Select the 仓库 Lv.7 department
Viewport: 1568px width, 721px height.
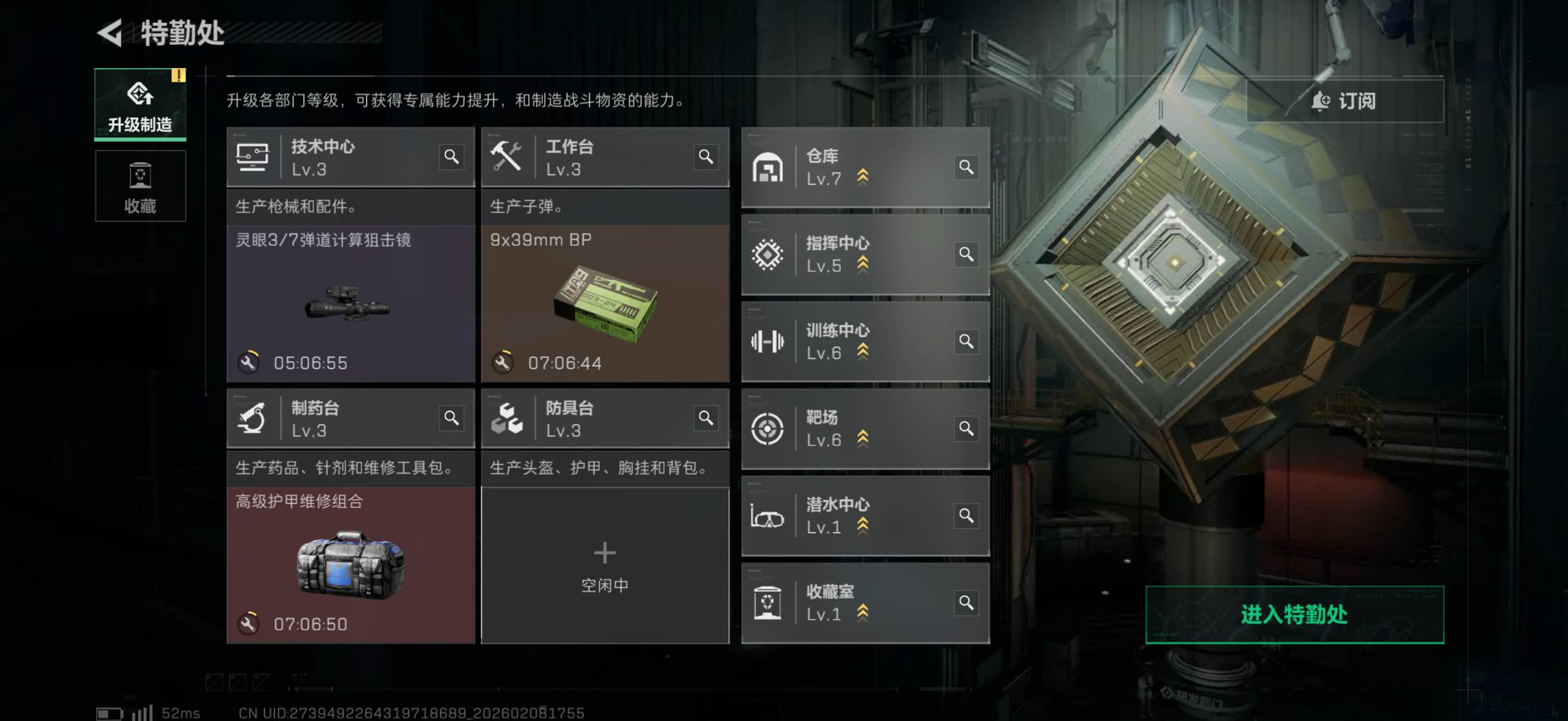tap(852, 167)
